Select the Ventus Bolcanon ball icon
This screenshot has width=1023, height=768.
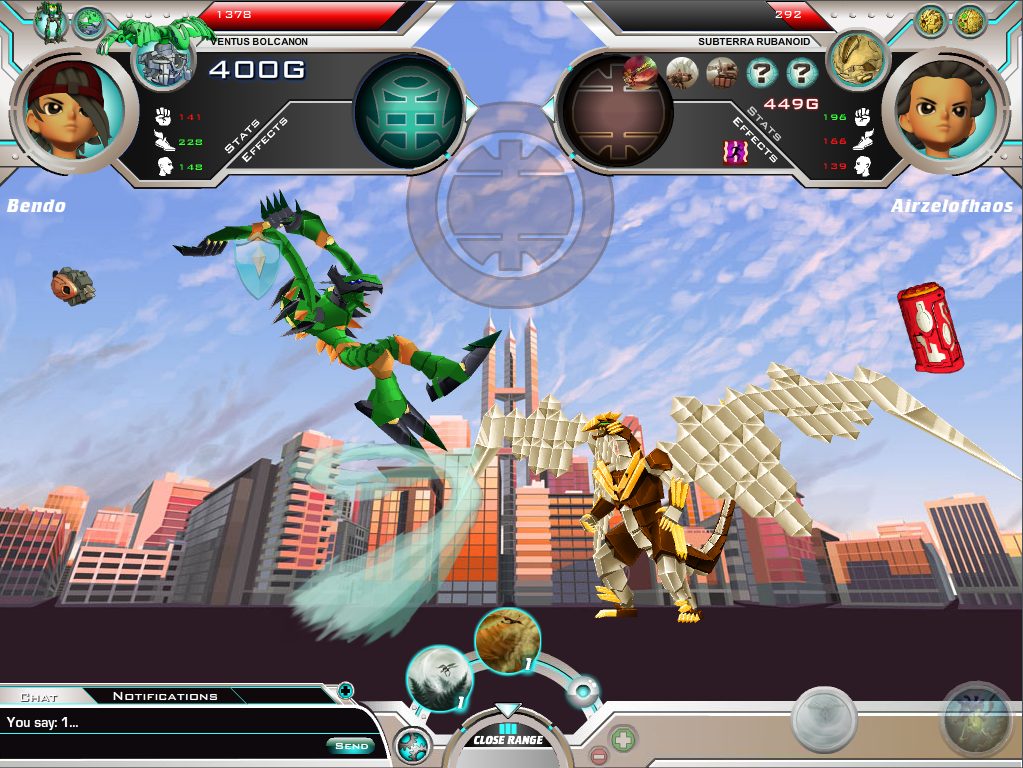pyautogui.click(x=162, y=62)
